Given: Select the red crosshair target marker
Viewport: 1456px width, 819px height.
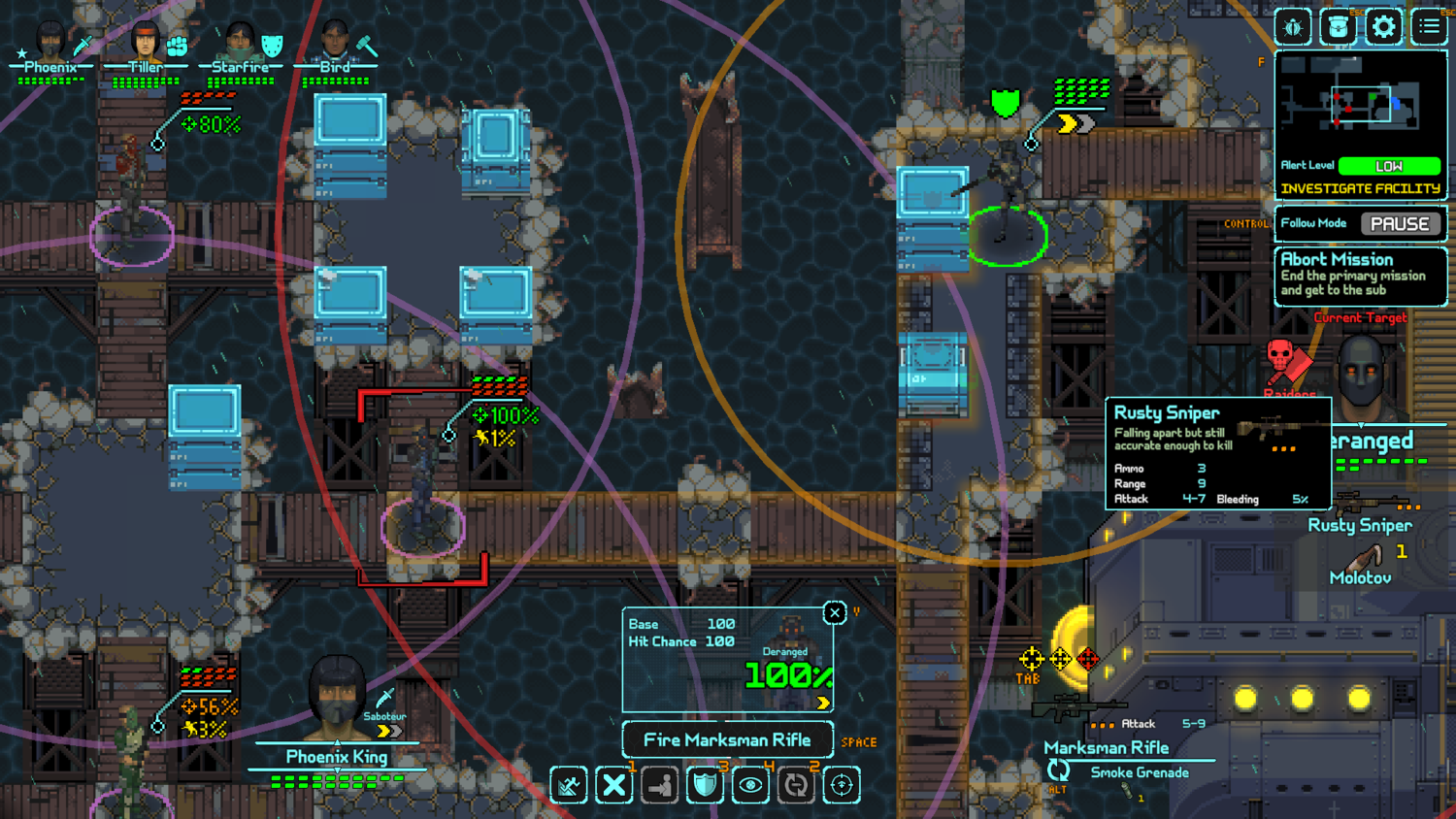Looking at the screenshot, I should (x=1088, y=660).
